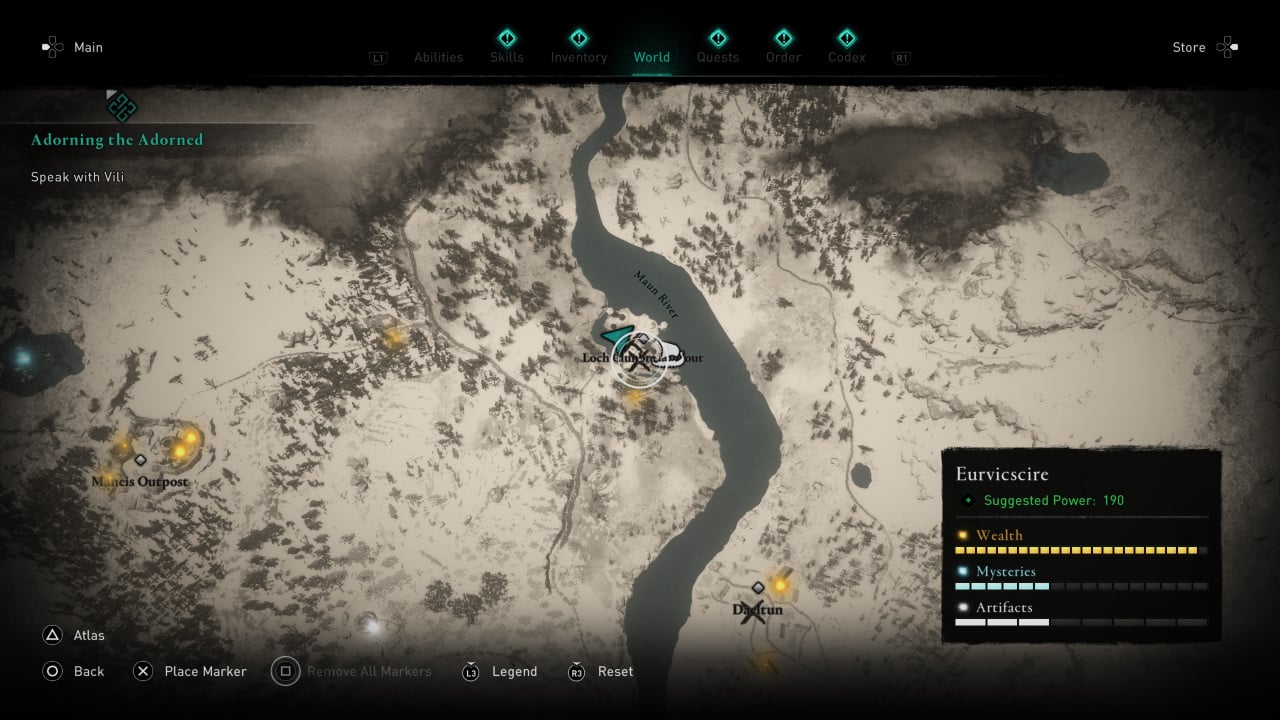The width and height of the screenshot is (1280, 720).
Task: Switch to the Abilities tab
Action: [438, 57]
